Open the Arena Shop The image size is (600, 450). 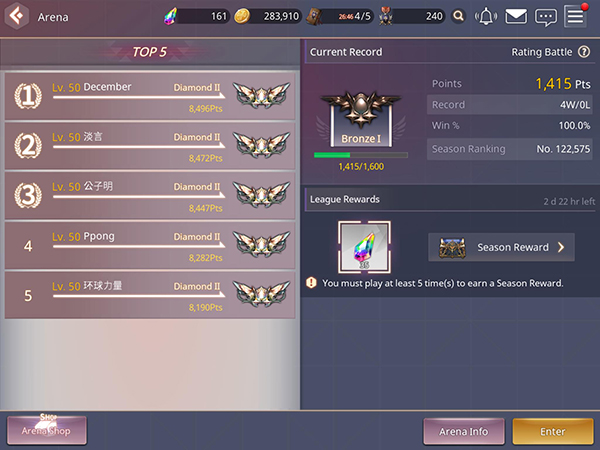coord(48,430)
